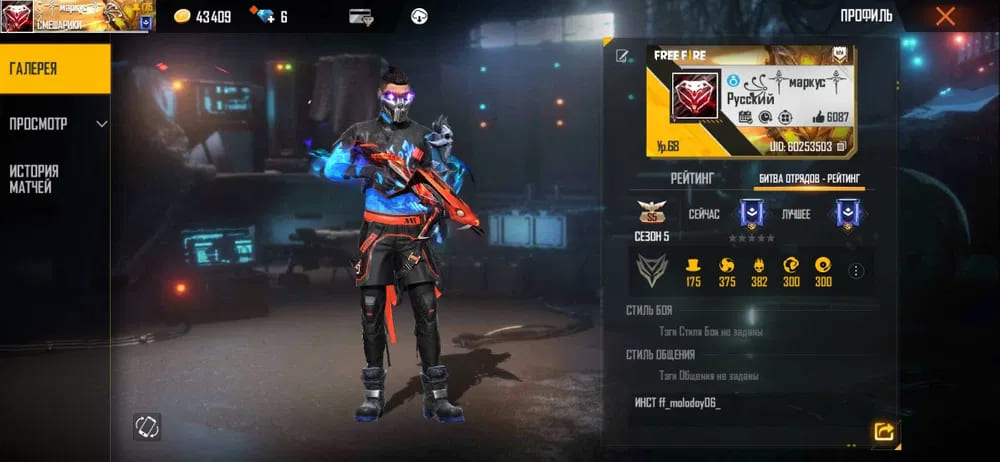1000x462 pixels.
Task: Rotate the character with the swap icon
Action: point(147,427)
